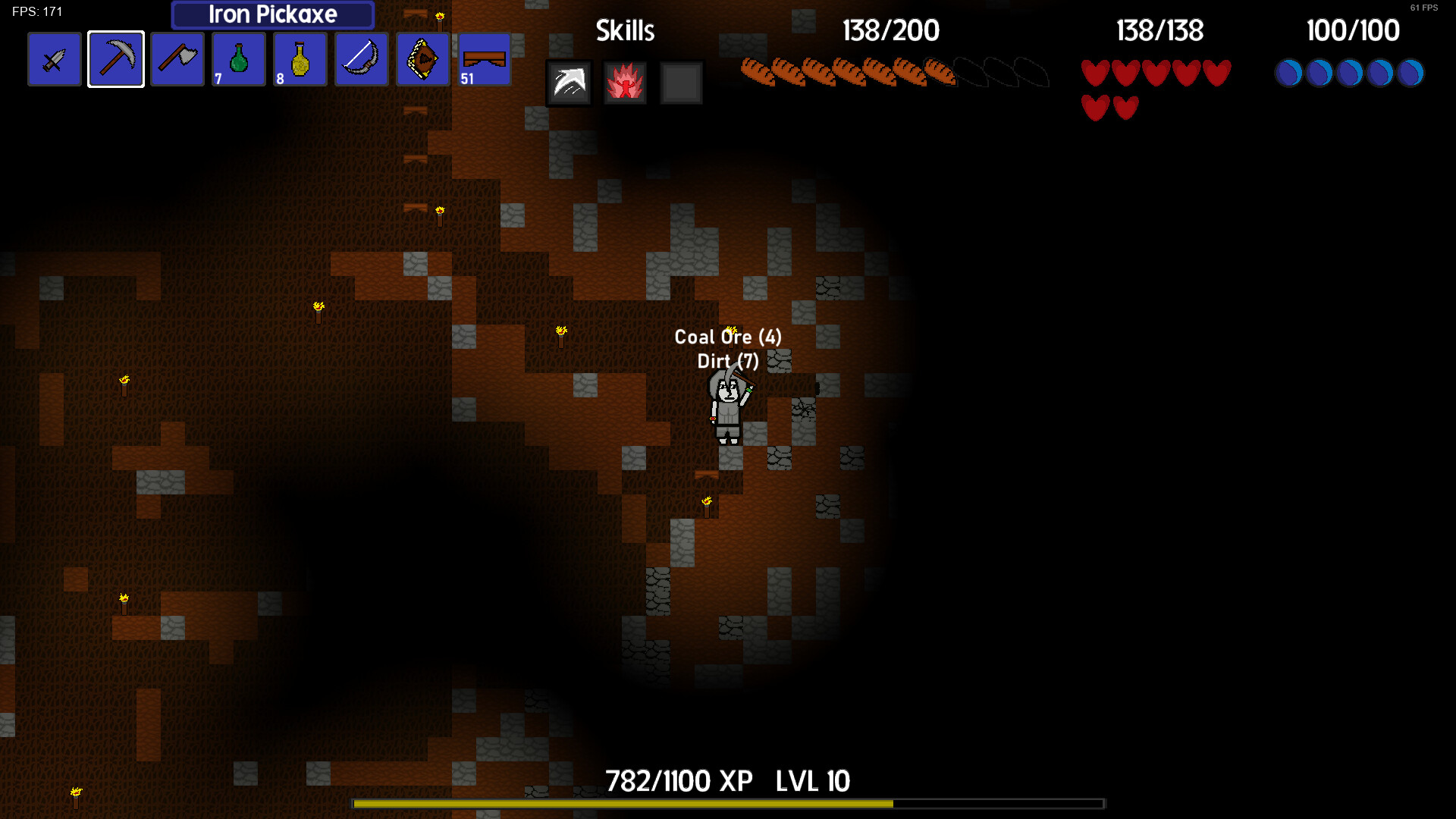Select the Iron Pickaxe hotbar slot
The width and height of the screenshot is (1456, 819).
tap(115, 58)
